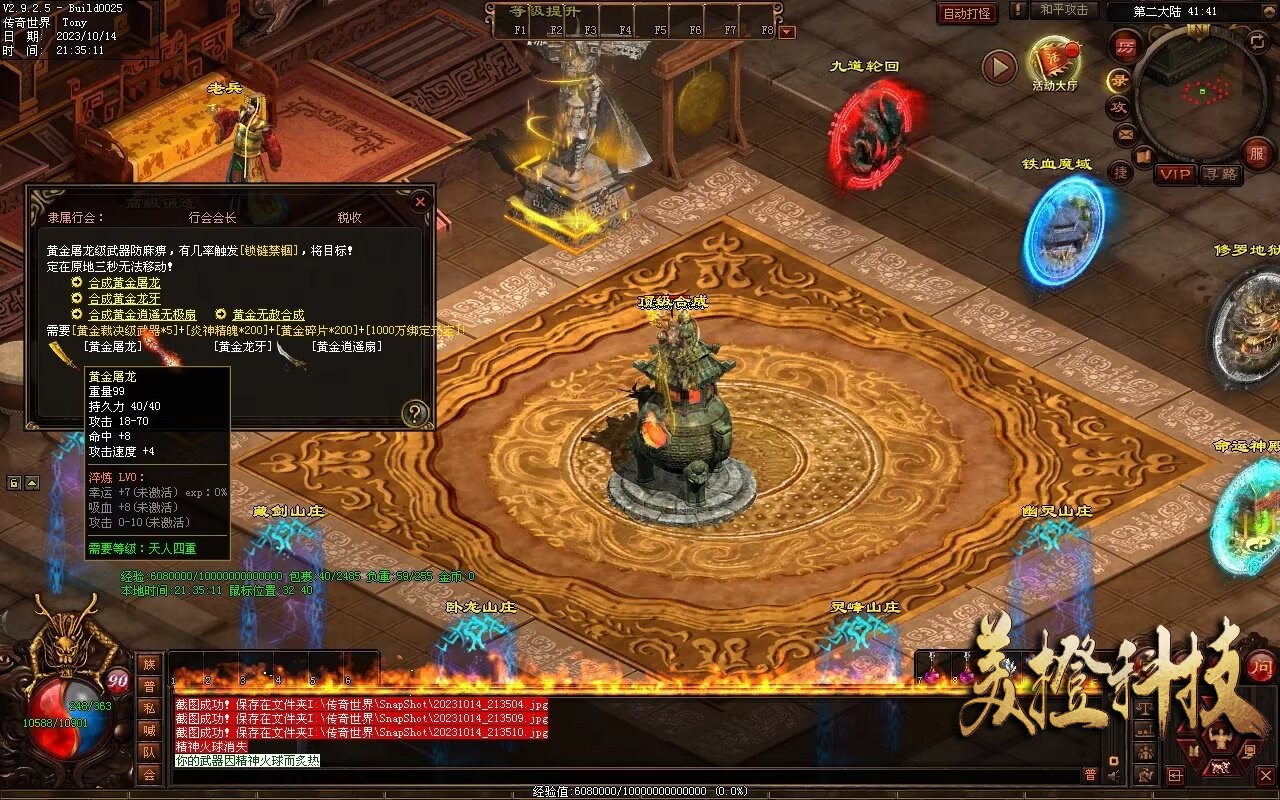
Task: Click the minimap refresh arrows button
Action: click(x=1257, y=41)
